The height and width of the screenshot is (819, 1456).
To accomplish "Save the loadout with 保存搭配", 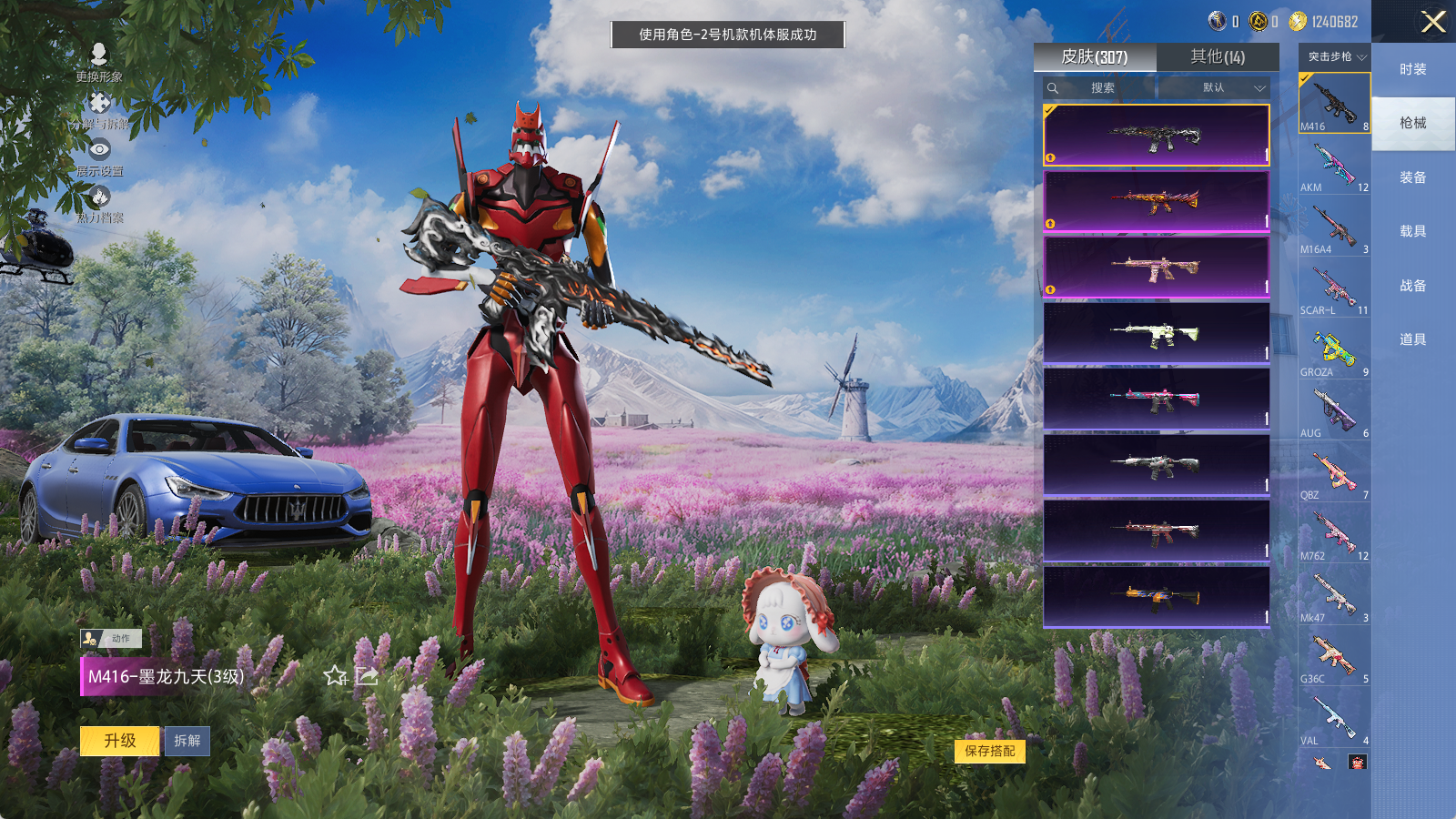I will (990, 751).
